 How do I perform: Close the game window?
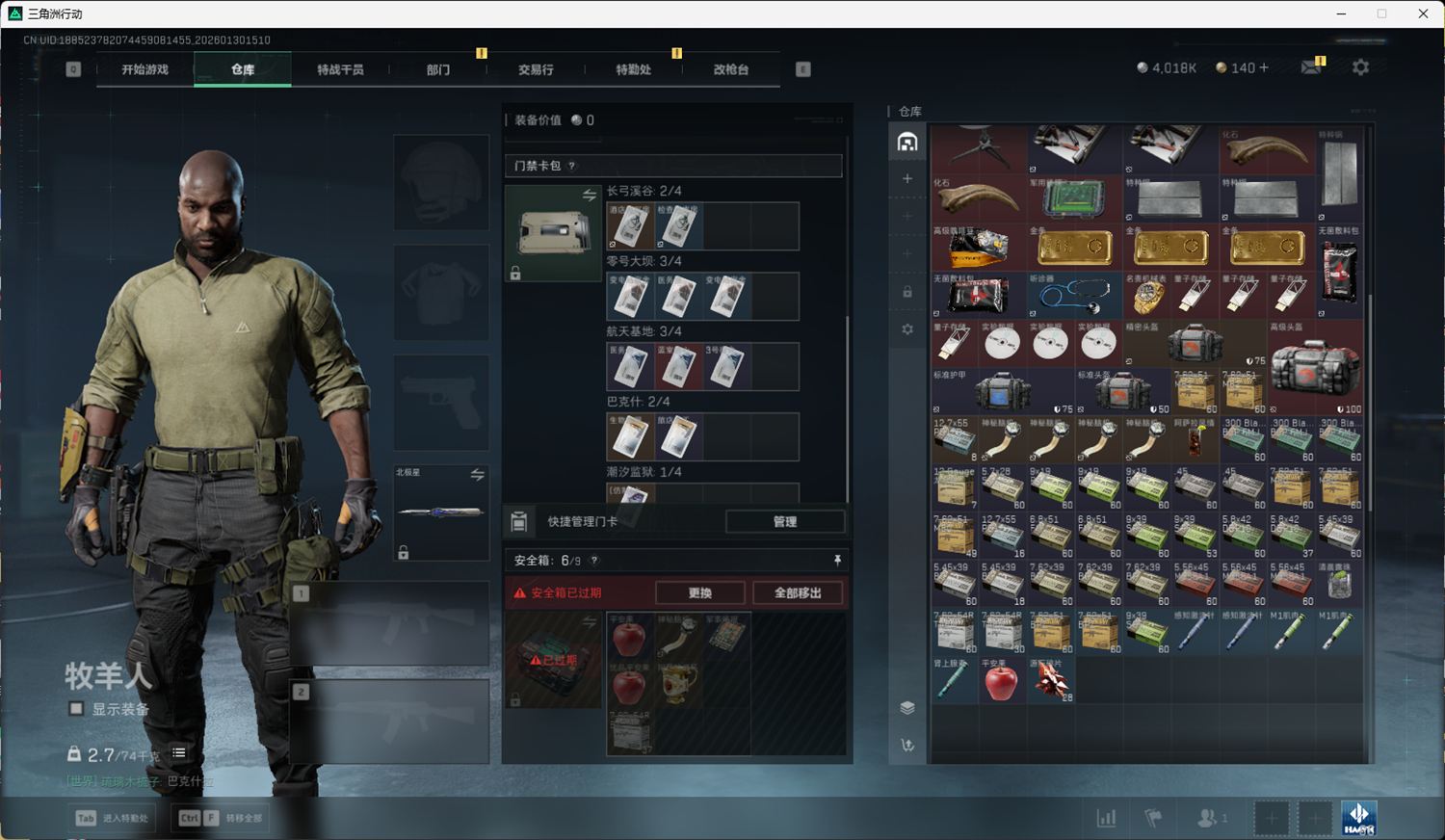1423,13
